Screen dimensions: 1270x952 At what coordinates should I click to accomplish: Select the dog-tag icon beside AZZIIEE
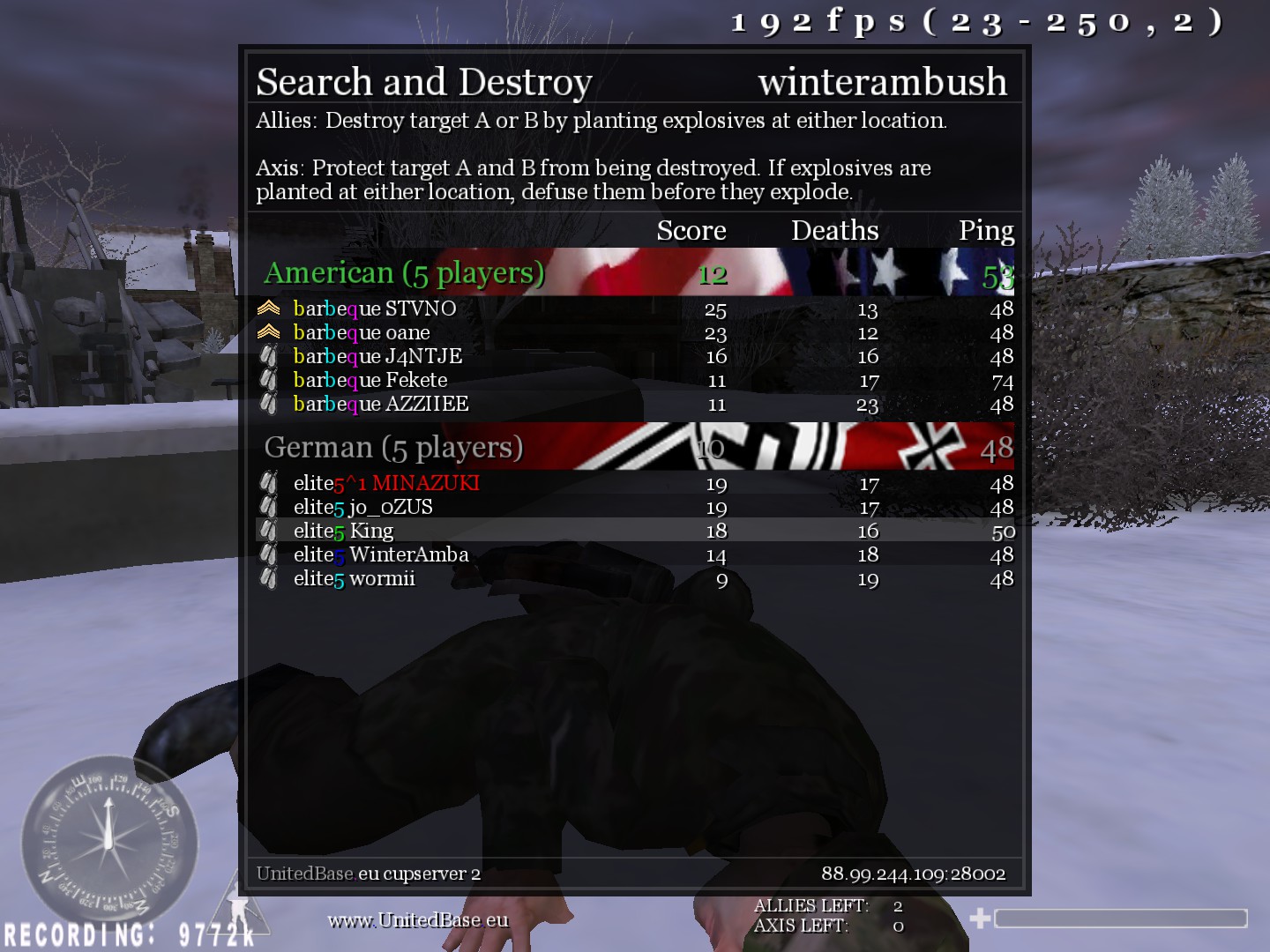pos(269,404)
